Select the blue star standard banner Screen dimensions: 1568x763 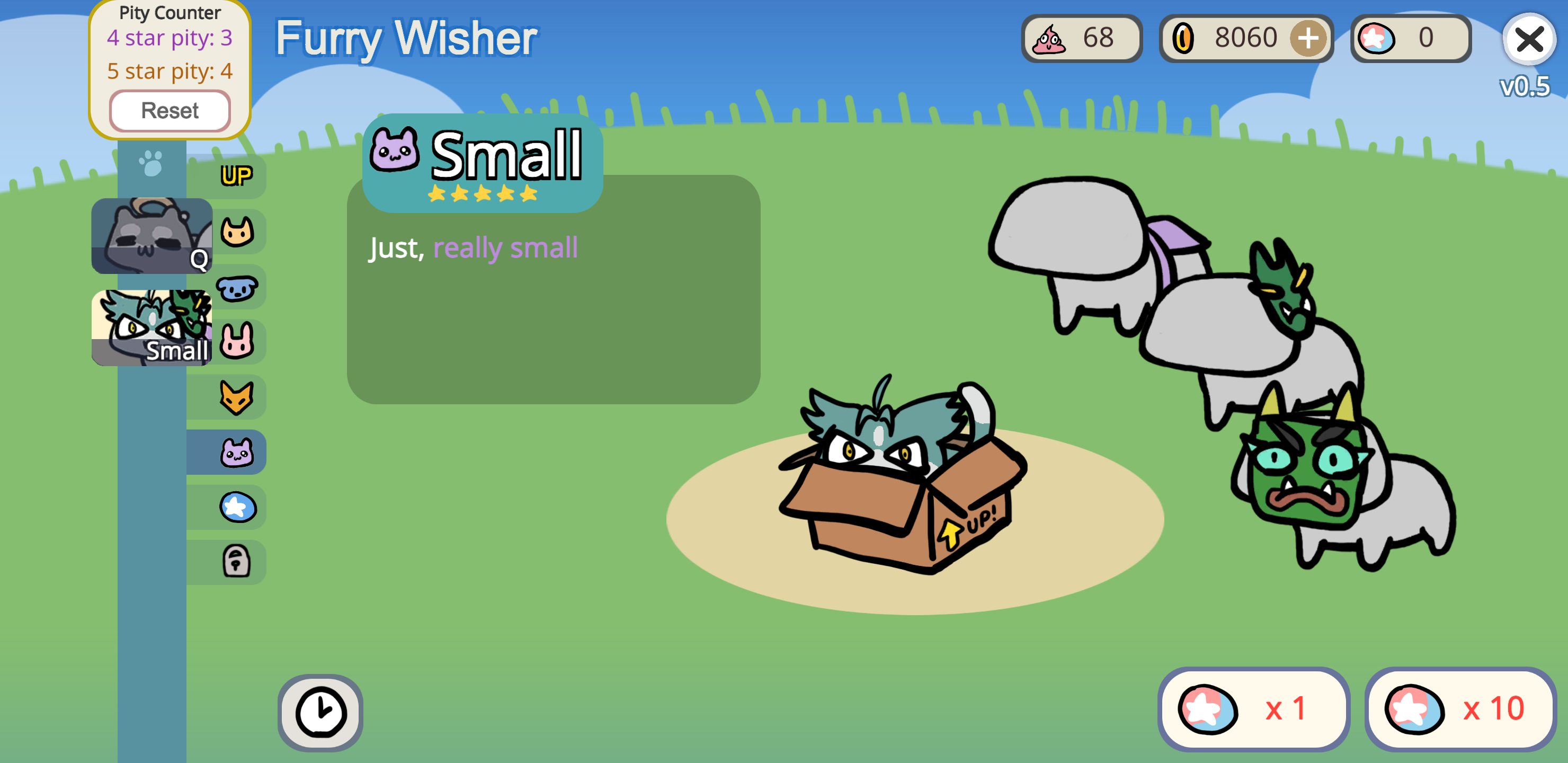pyautogui.click(x=238, y=506)
